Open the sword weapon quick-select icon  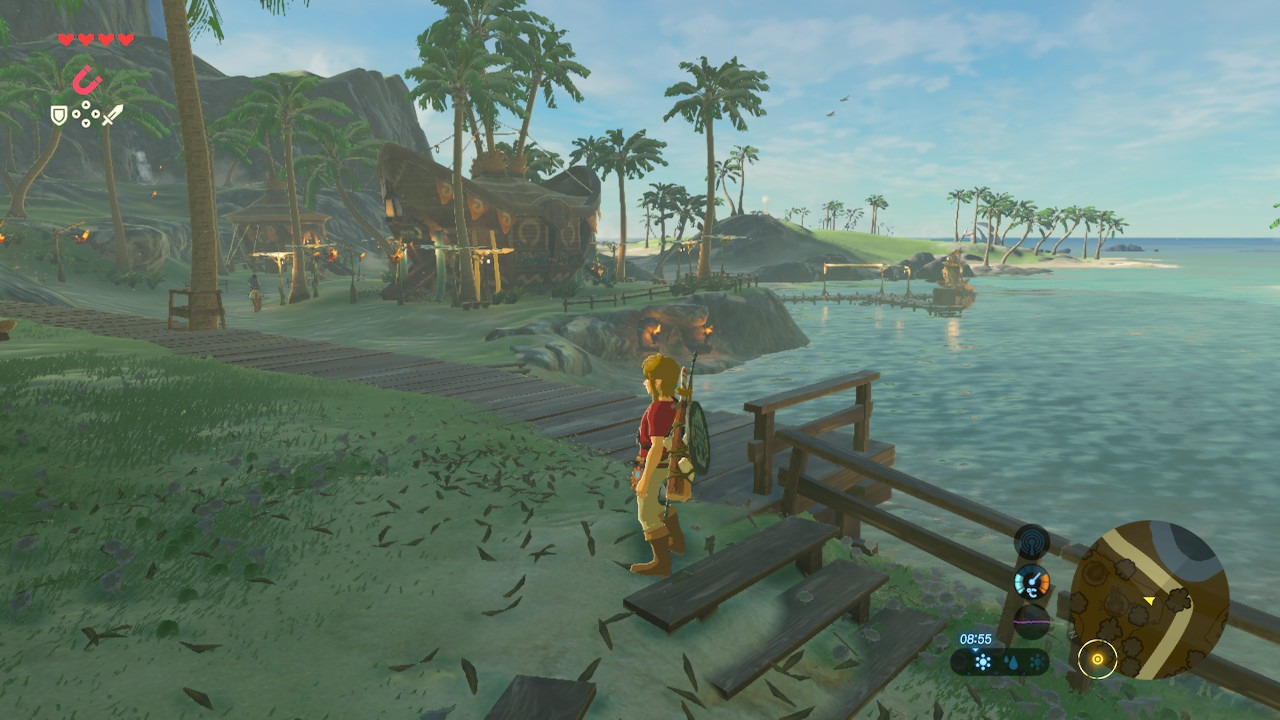click(112, 115)
